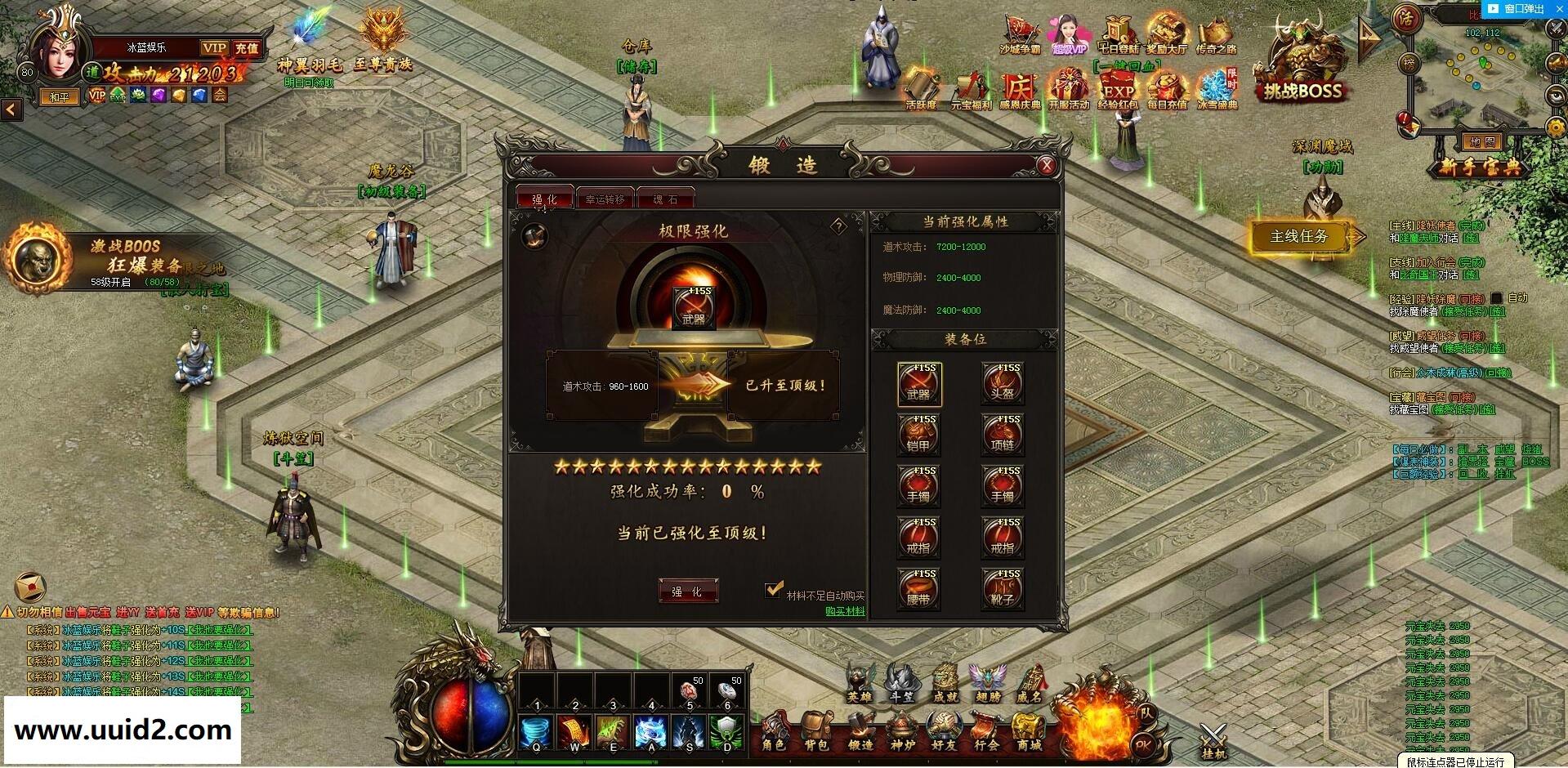Open 主线任务 on the right side

click(1299, 235)
